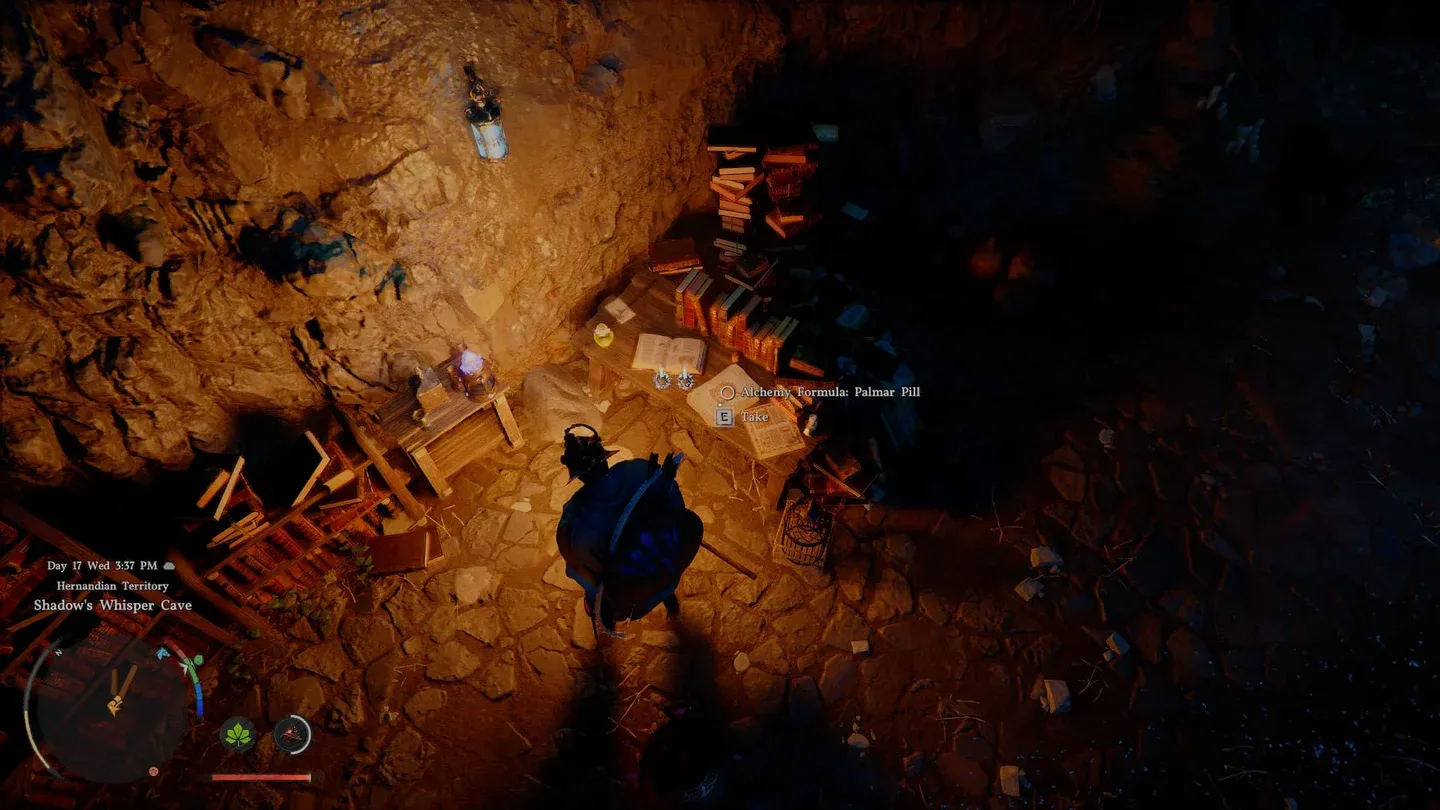
Task: Open the circular minimap
Action: [112, 708]
